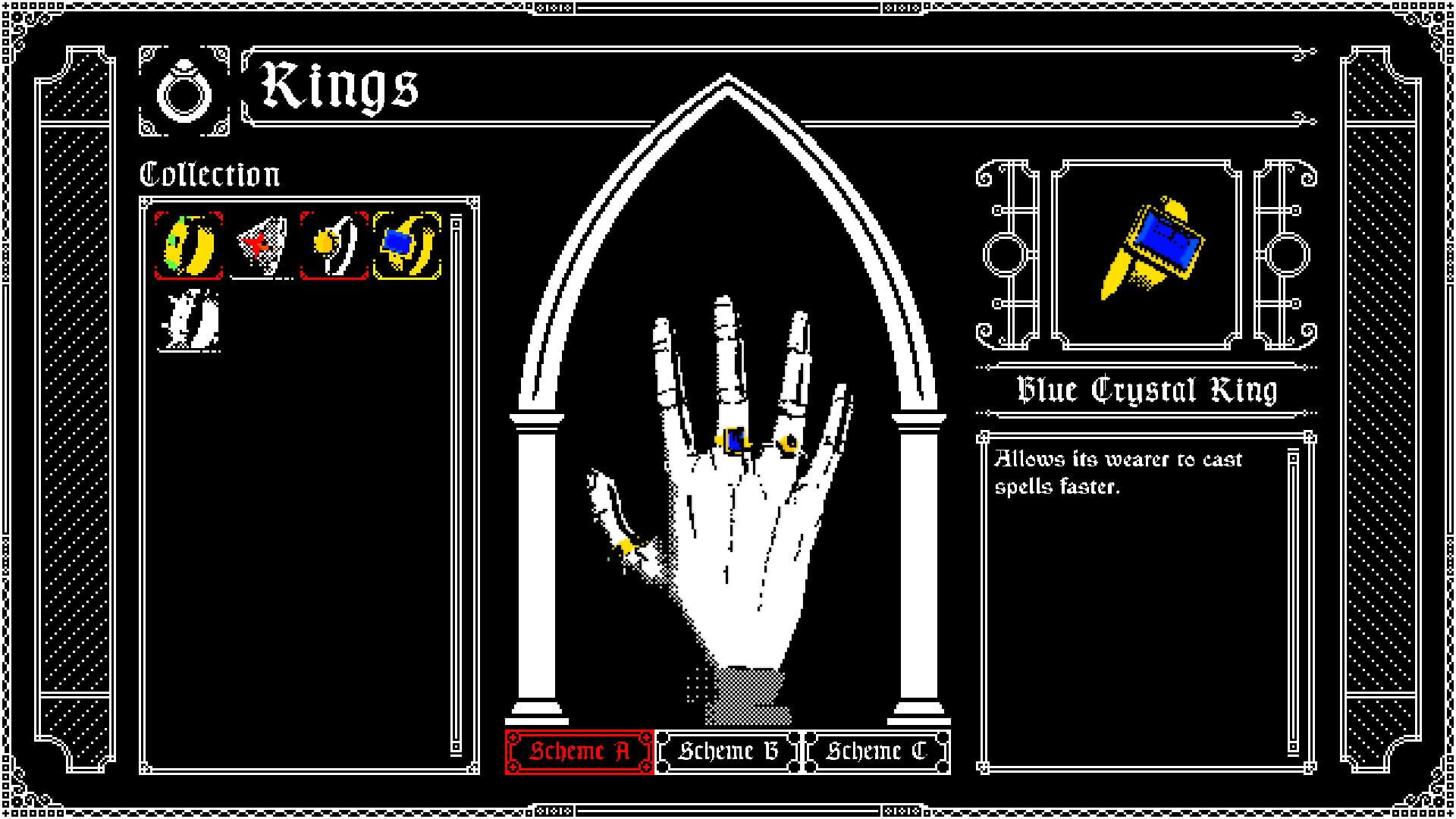Click the highlighted Scheme A button
Viewport: 1456px width, 819px height.
click(x=579, y=752)
